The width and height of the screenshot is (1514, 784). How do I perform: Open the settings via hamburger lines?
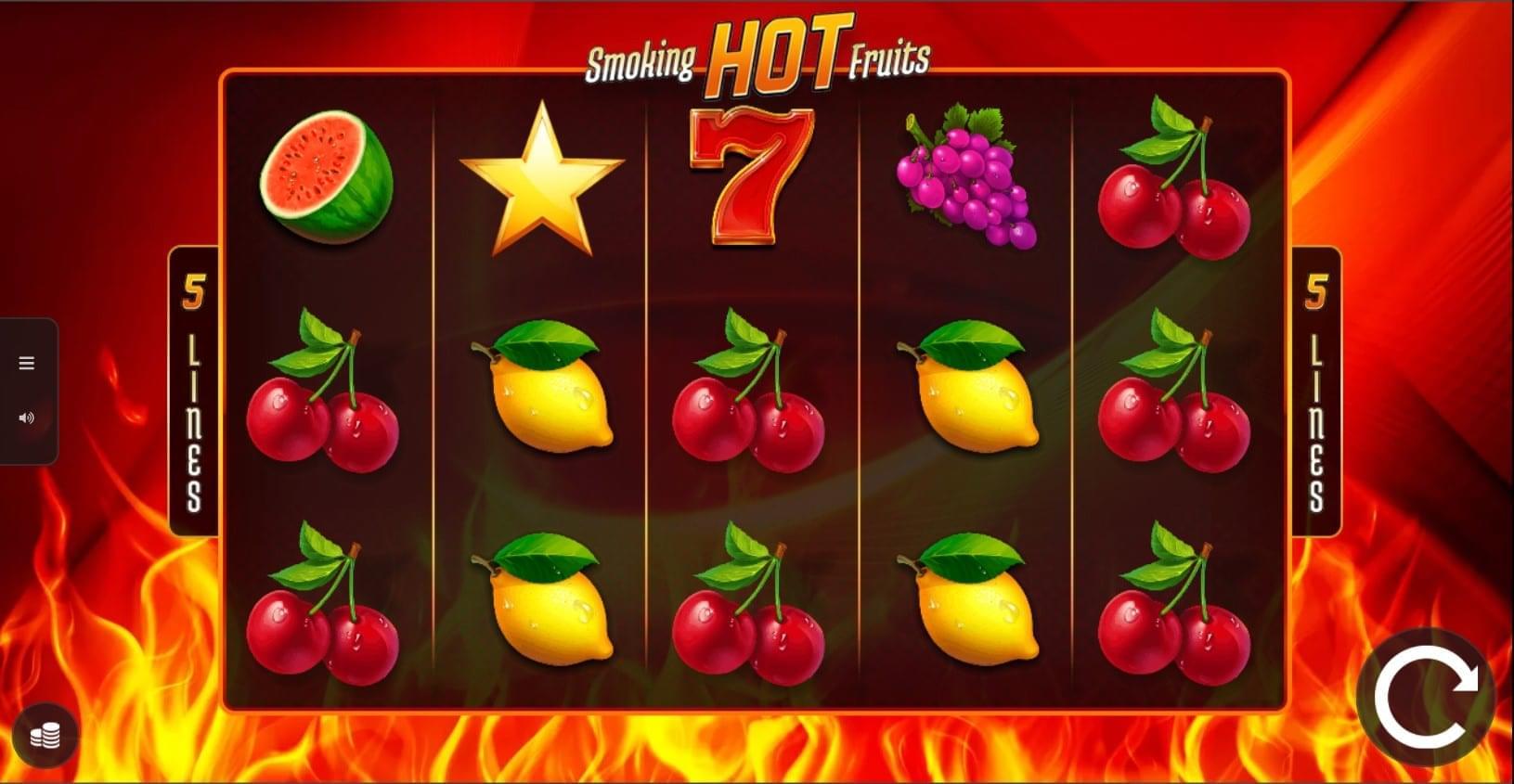point(27,363)
